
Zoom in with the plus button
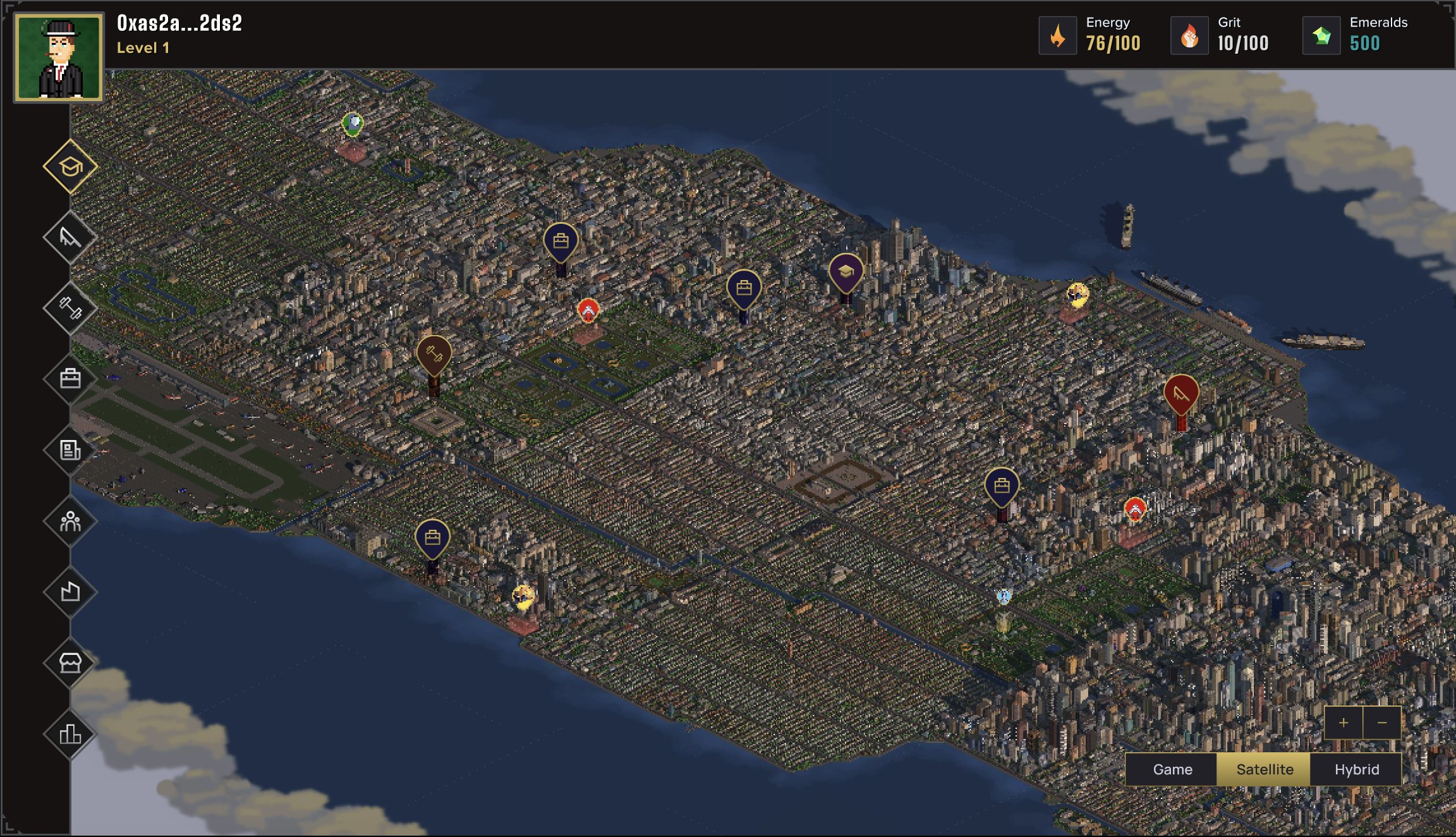(x=1344, y=723)
